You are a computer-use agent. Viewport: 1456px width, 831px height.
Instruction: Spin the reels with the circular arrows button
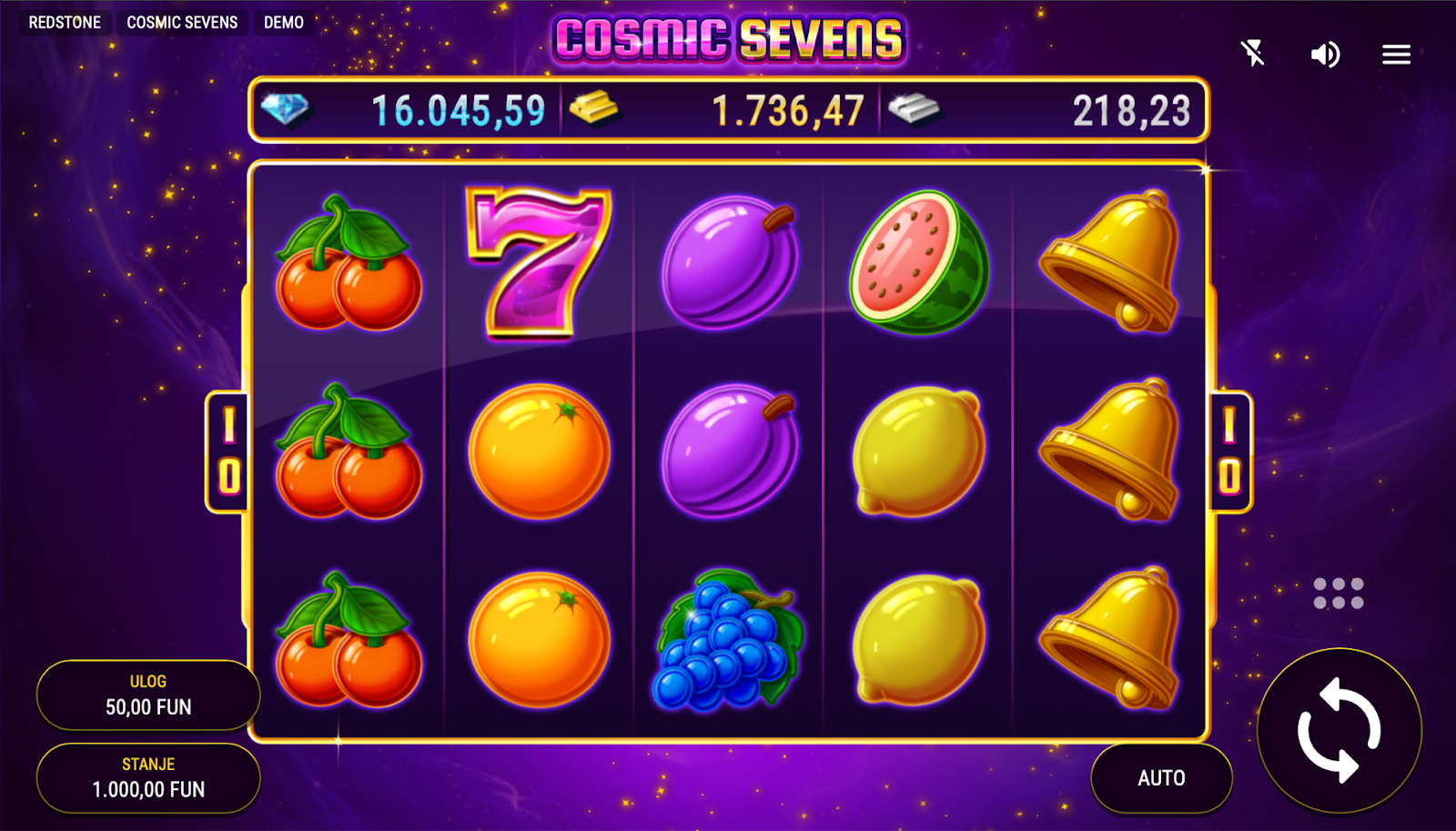(x=1339, y=730)
